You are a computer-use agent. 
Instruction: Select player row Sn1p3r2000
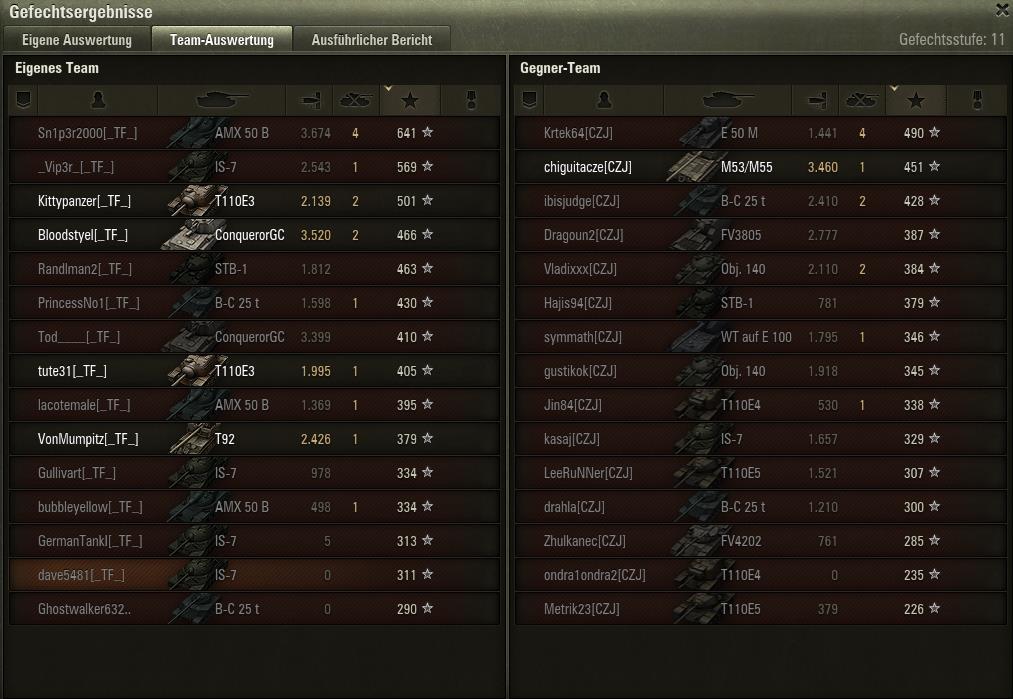254,133
